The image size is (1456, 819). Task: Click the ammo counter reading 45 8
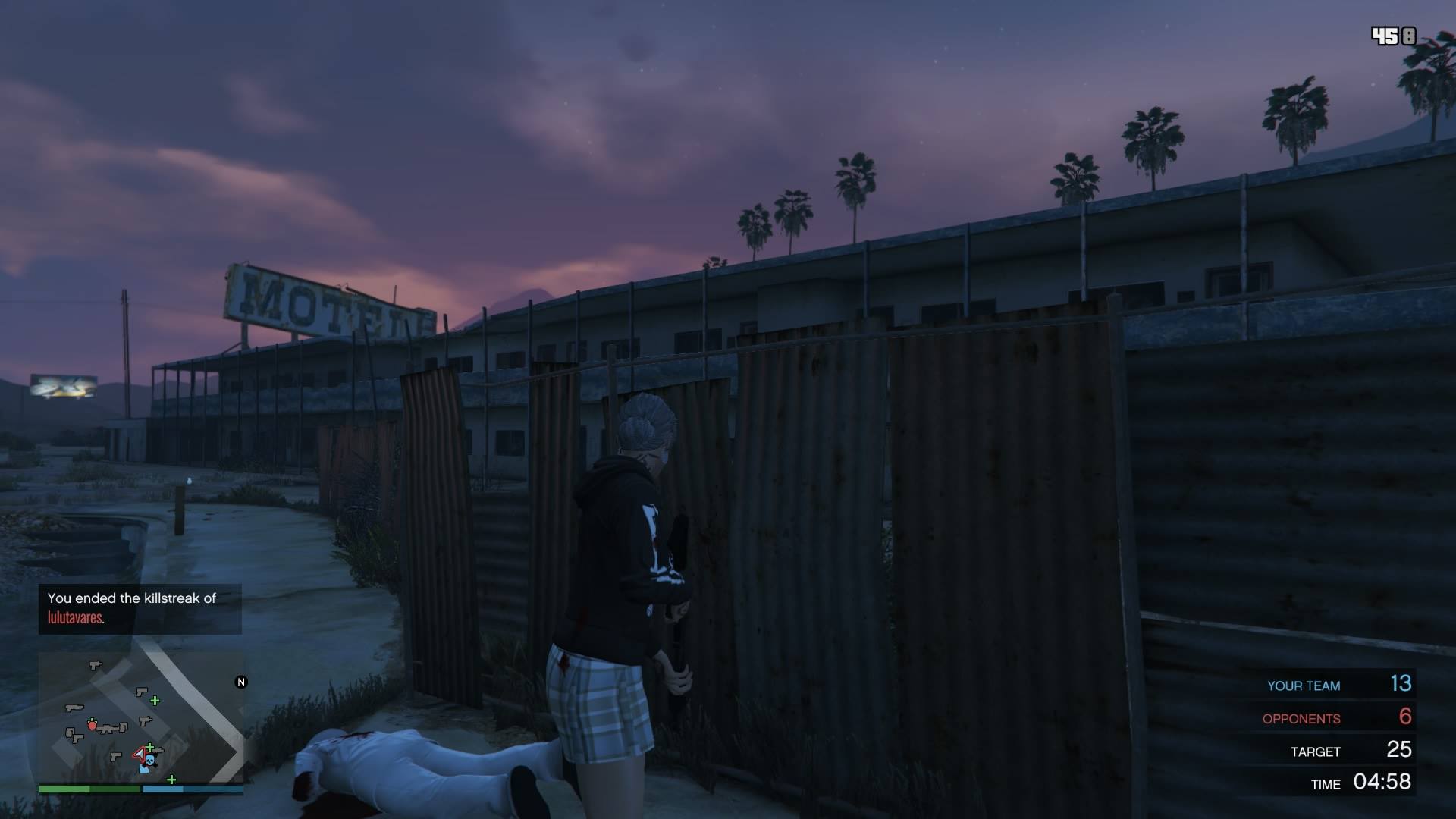pos(1393,34)
